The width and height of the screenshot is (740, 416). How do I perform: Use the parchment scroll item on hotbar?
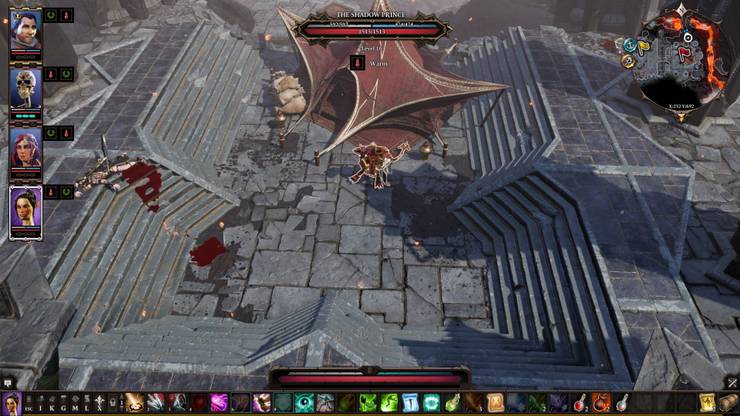pos(495,402)
